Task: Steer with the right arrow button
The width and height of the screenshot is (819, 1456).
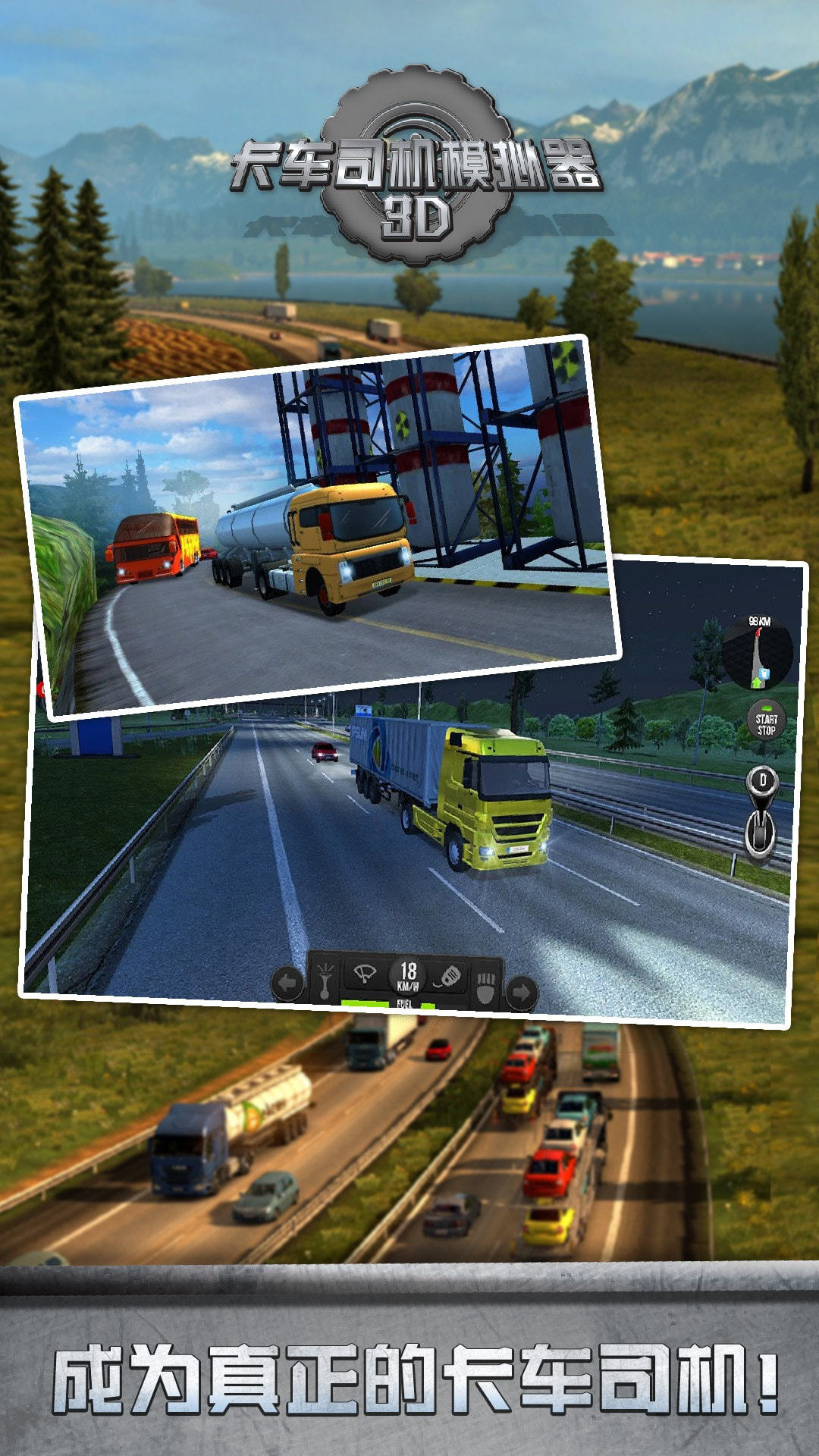Action: coord(521,990)
